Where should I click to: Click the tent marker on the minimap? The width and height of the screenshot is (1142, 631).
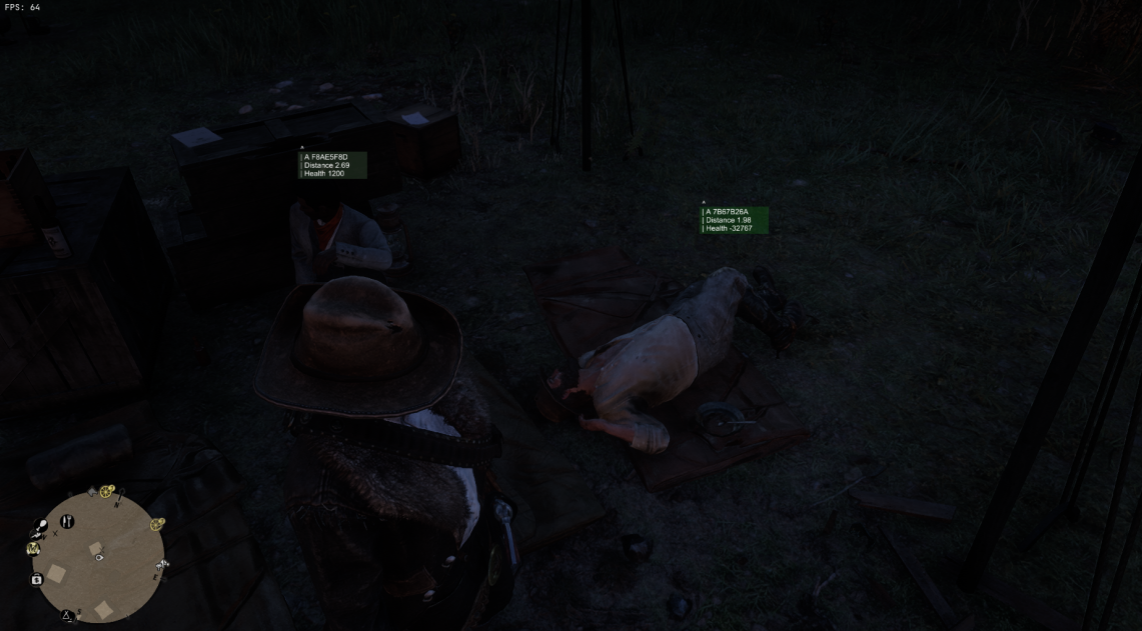point(68,615)
